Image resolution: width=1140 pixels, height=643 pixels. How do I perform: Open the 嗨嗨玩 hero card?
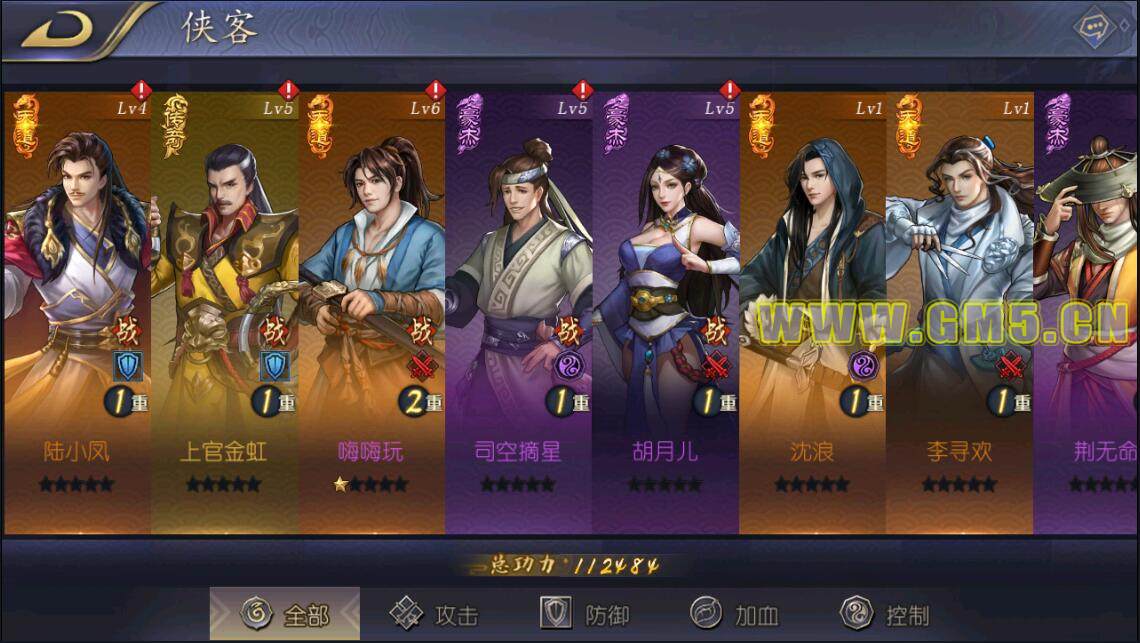click(371, 310)
